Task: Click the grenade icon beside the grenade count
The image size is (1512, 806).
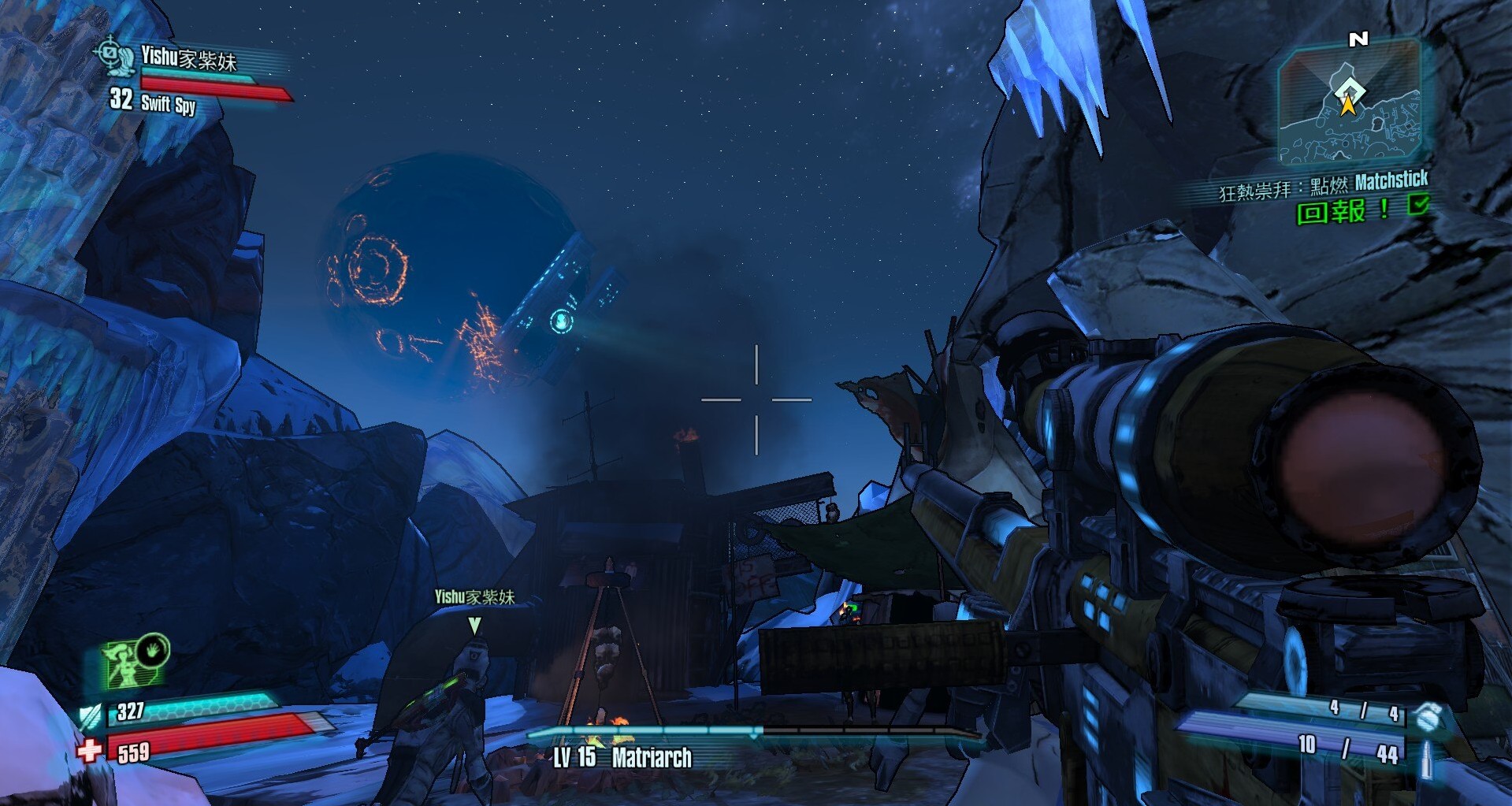Action: click(1425, 715)
